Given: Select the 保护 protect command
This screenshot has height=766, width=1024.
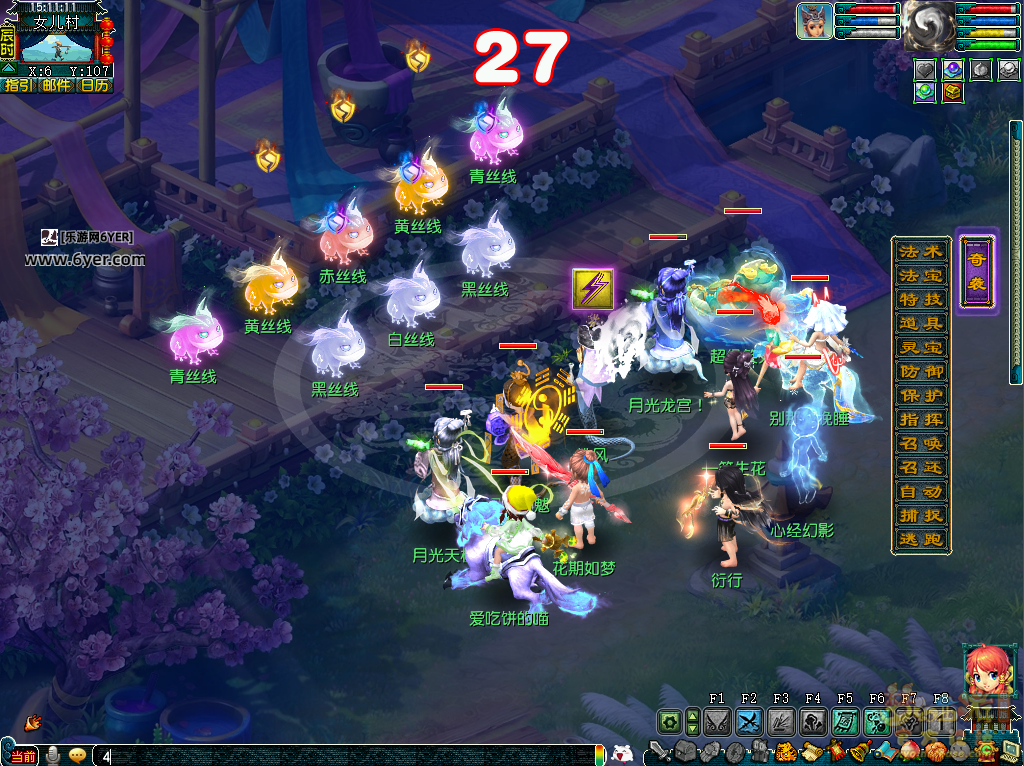Looking at the screenshot, I should 920,396.
